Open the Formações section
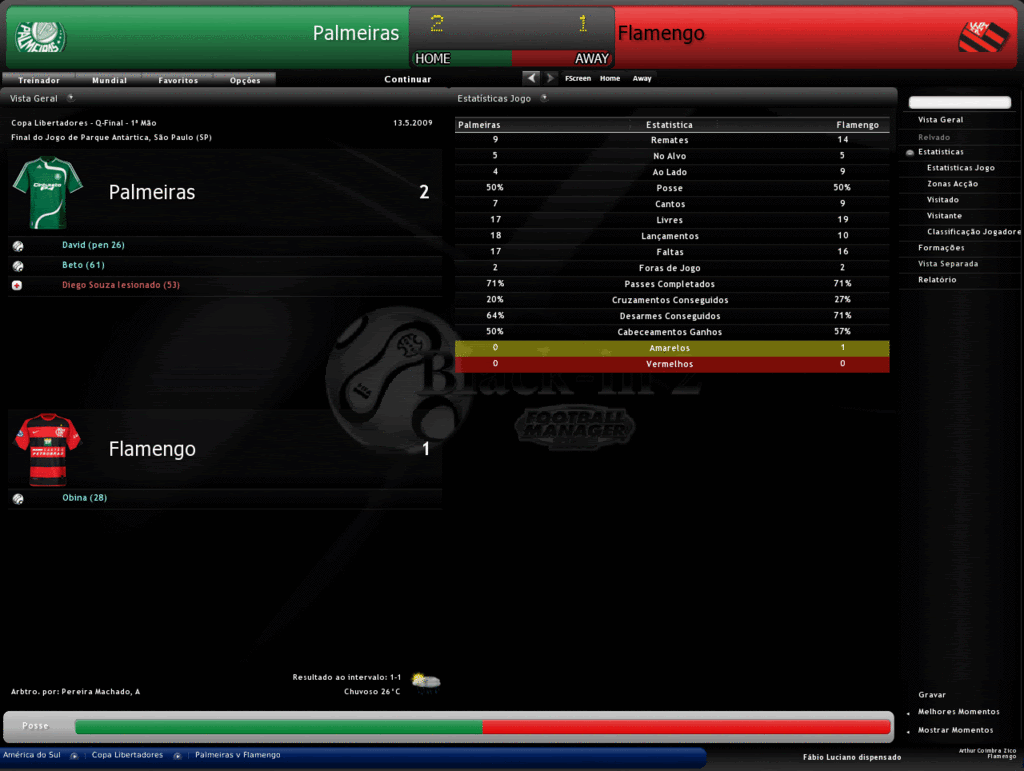The width and height of the screenshot is (1024, 771). pyautogui.click(x=941, y=248)
